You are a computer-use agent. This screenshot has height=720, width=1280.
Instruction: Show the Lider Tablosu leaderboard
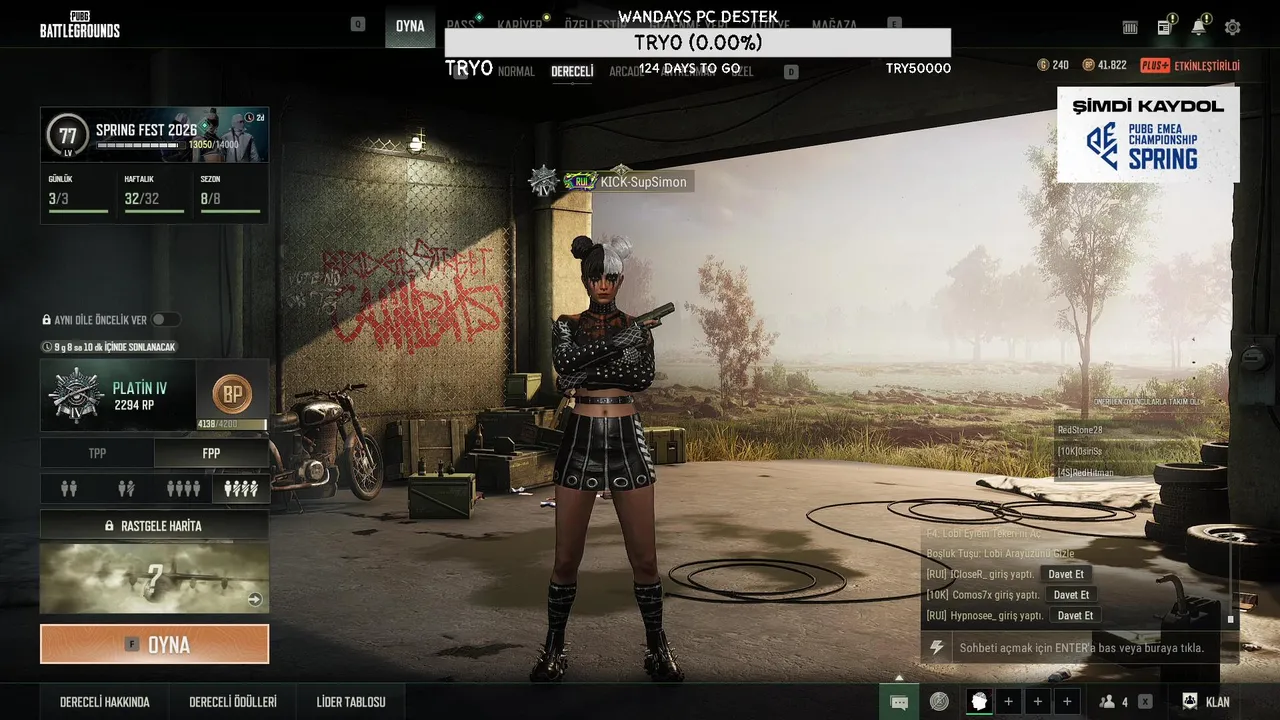tap(351, 702)
